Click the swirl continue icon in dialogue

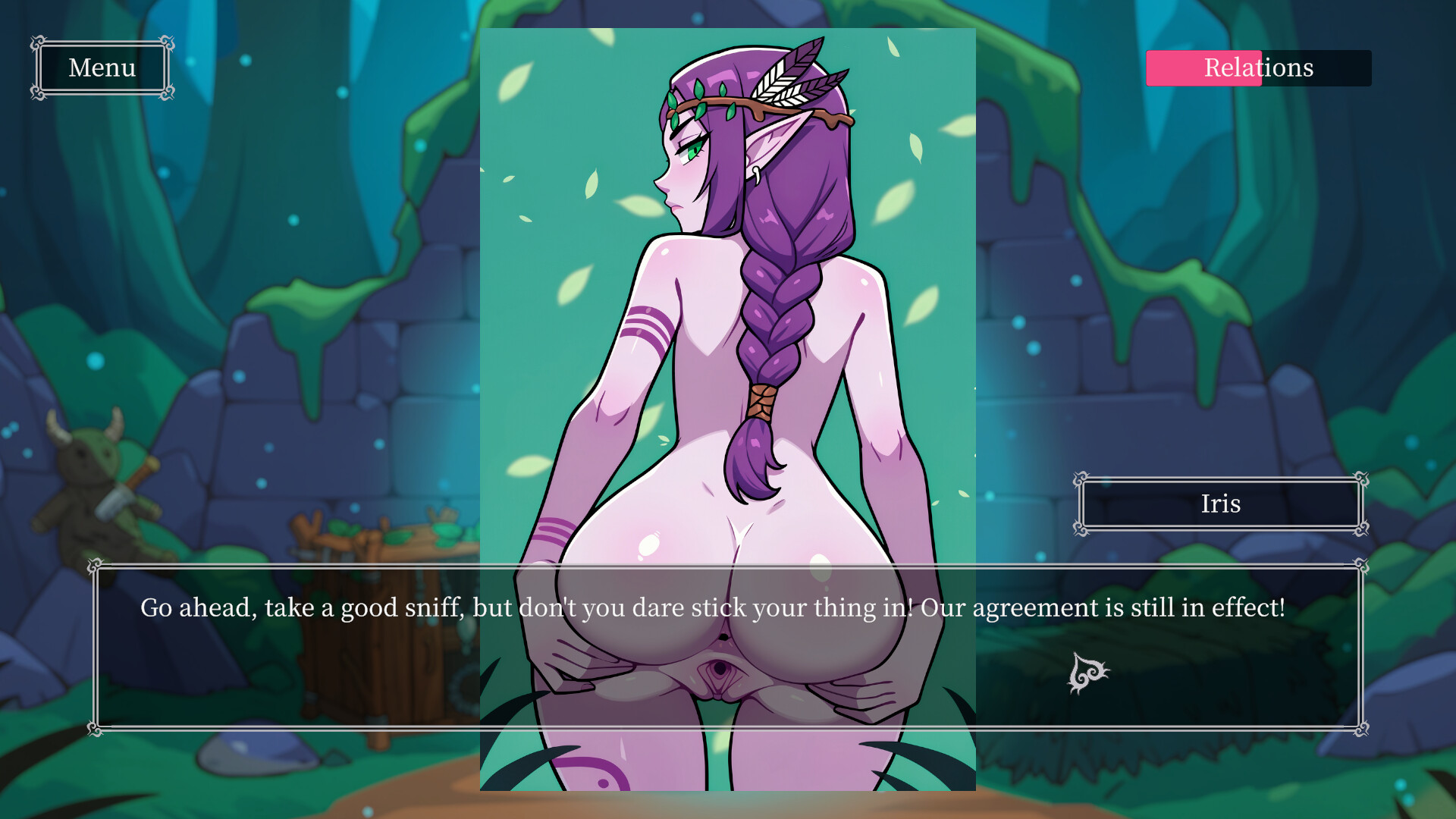(x=1087, y=673)
